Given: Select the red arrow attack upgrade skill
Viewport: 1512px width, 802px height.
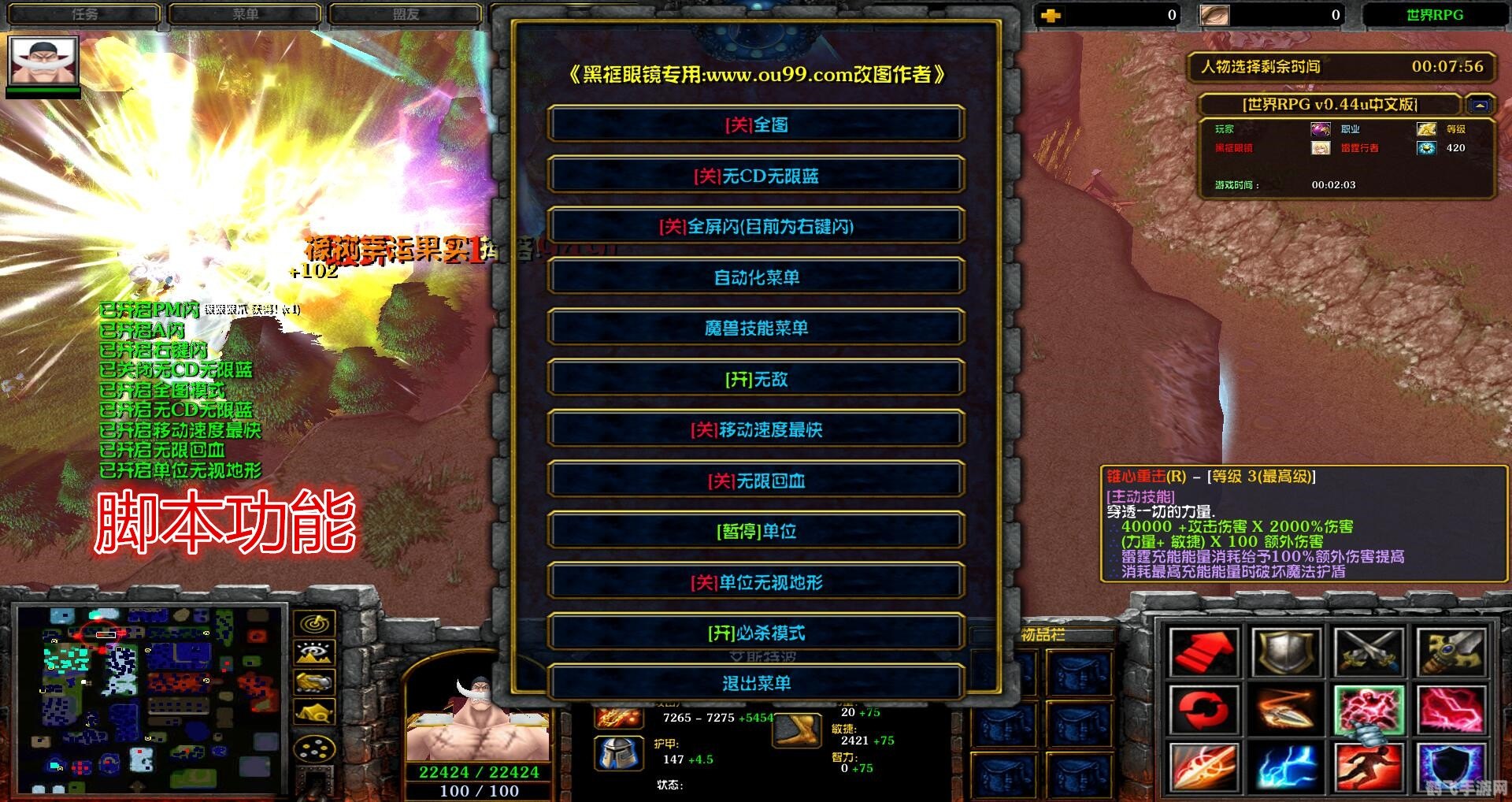Looking at the screenshot, I should (x=1203, y=652).
